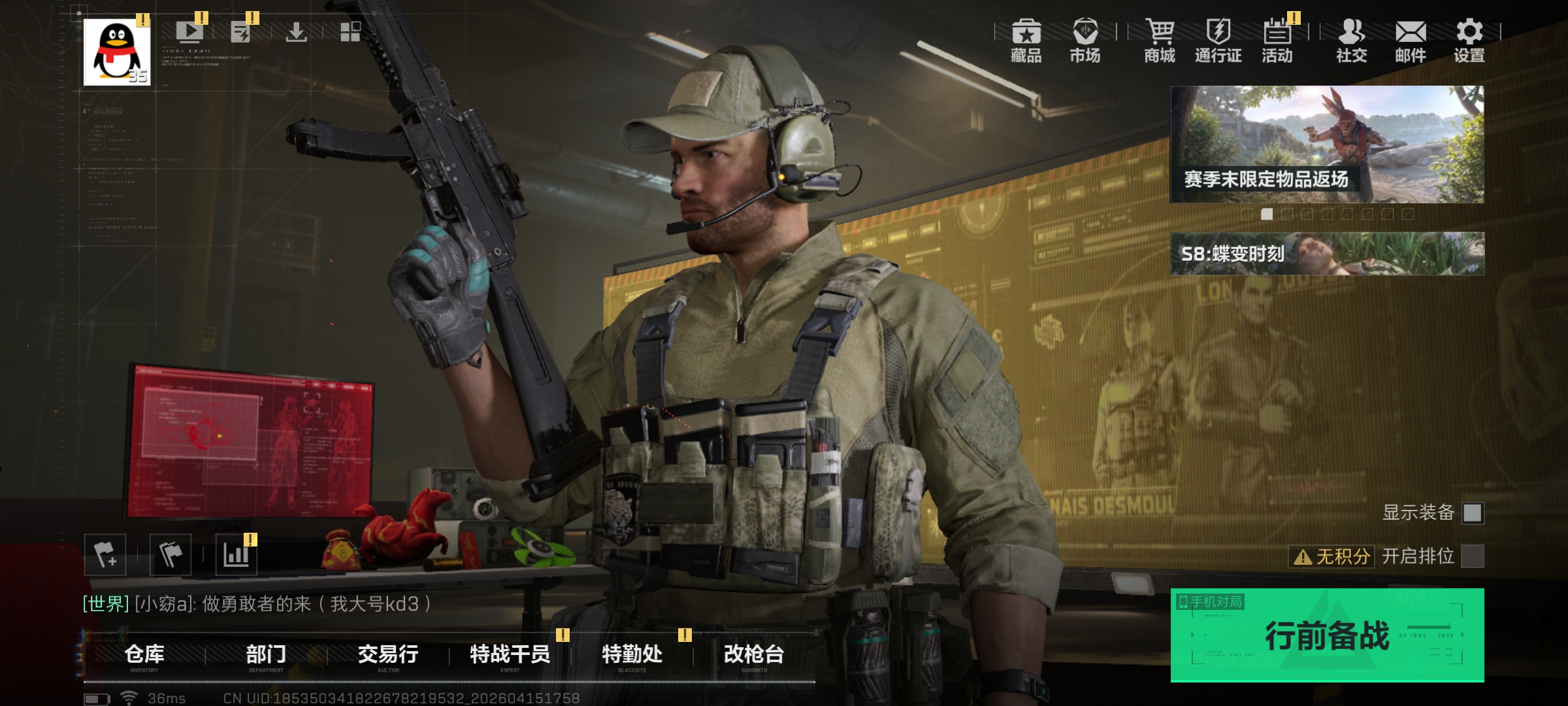Click the download arrow icon
The width and height of the screenshot is (1568, 706).
(x=297, y=31)
